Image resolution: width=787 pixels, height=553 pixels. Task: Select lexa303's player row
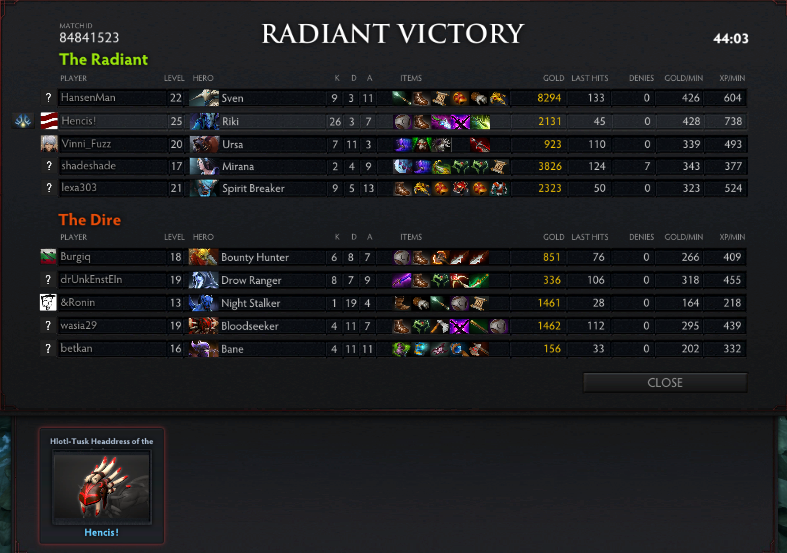82,188
